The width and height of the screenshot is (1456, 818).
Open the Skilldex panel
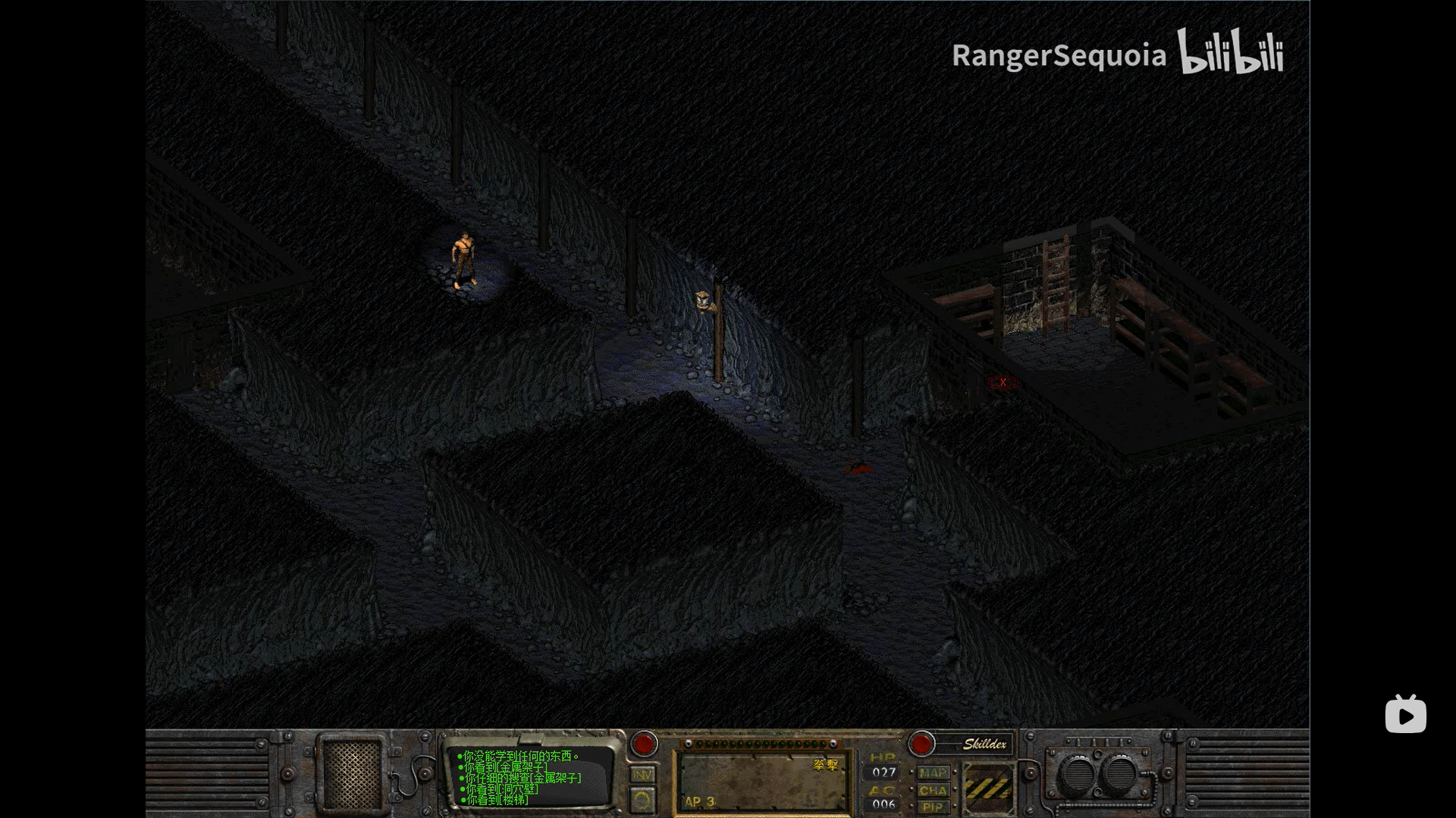(984, 744)
